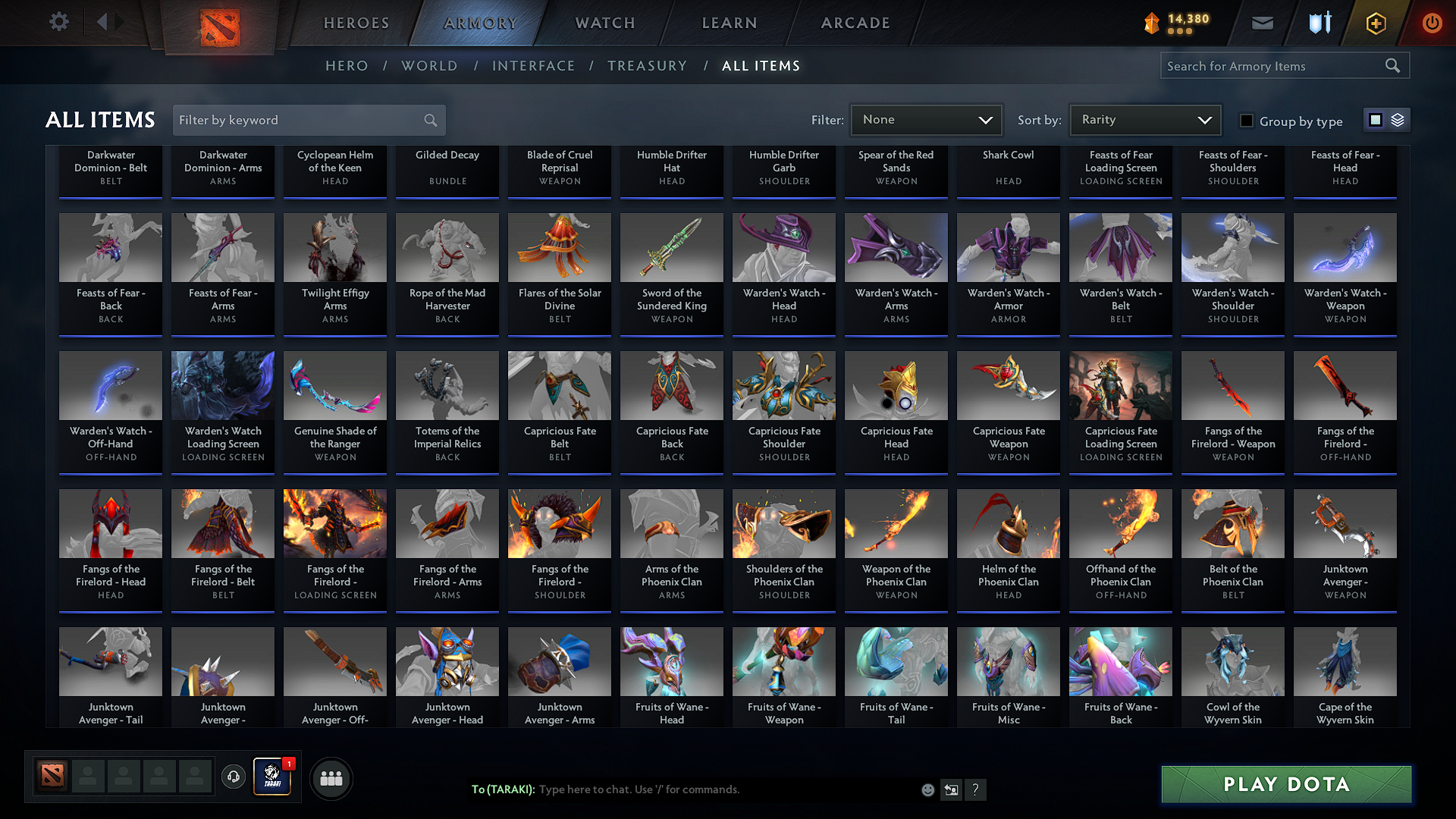
Task: Open the friends list people icon
Action: [331, 778]
